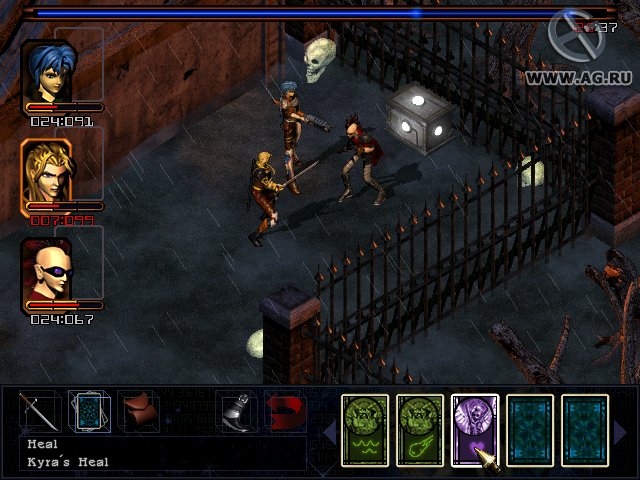
Task: Cast the purple Heal card
Action: pos(474,430)
